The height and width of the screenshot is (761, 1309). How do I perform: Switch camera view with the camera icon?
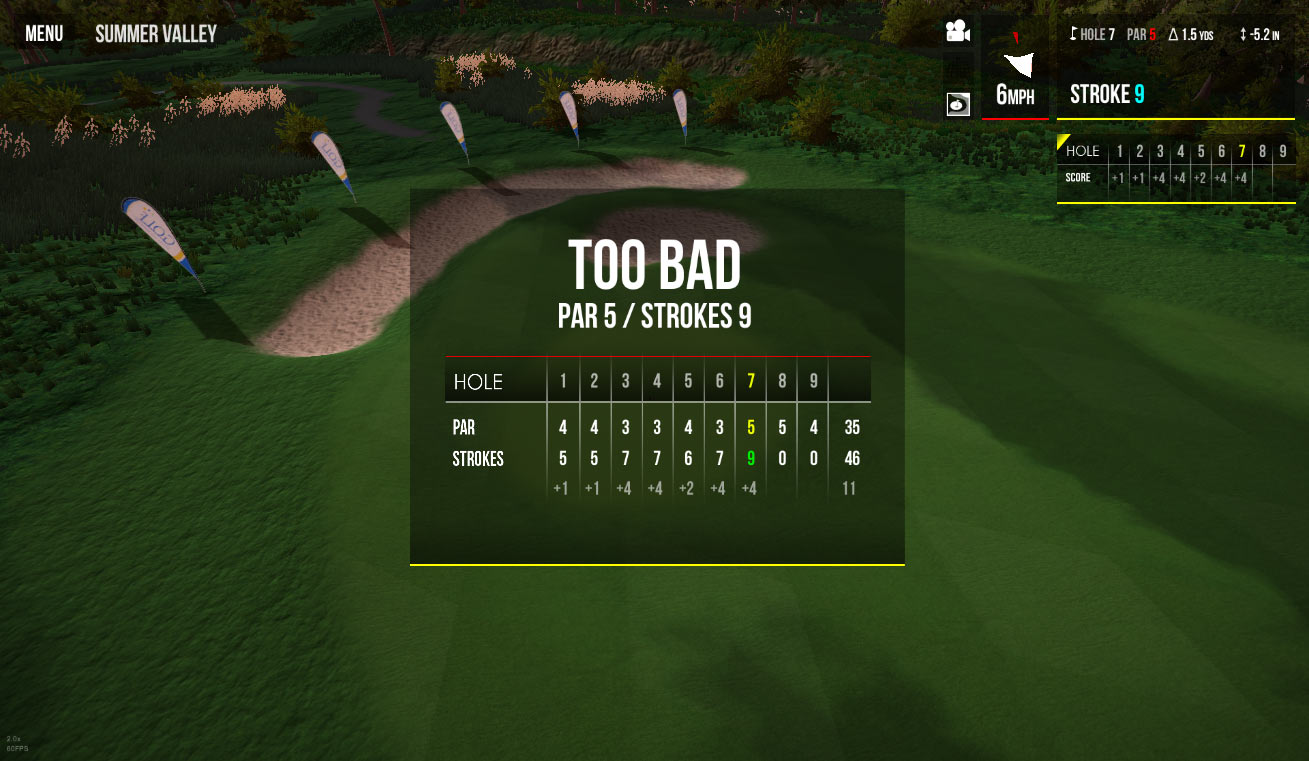click(958, 32)
